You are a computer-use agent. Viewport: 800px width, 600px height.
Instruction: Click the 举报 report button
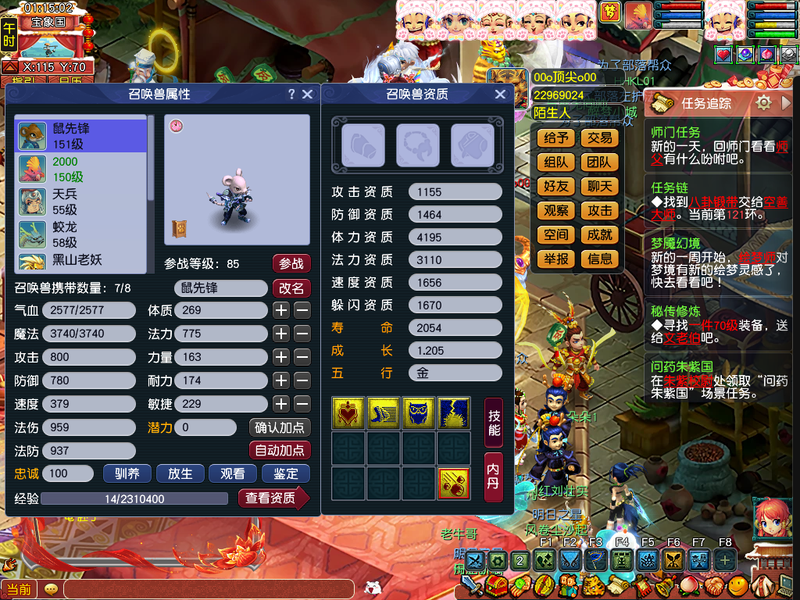(x=556, y=259)
